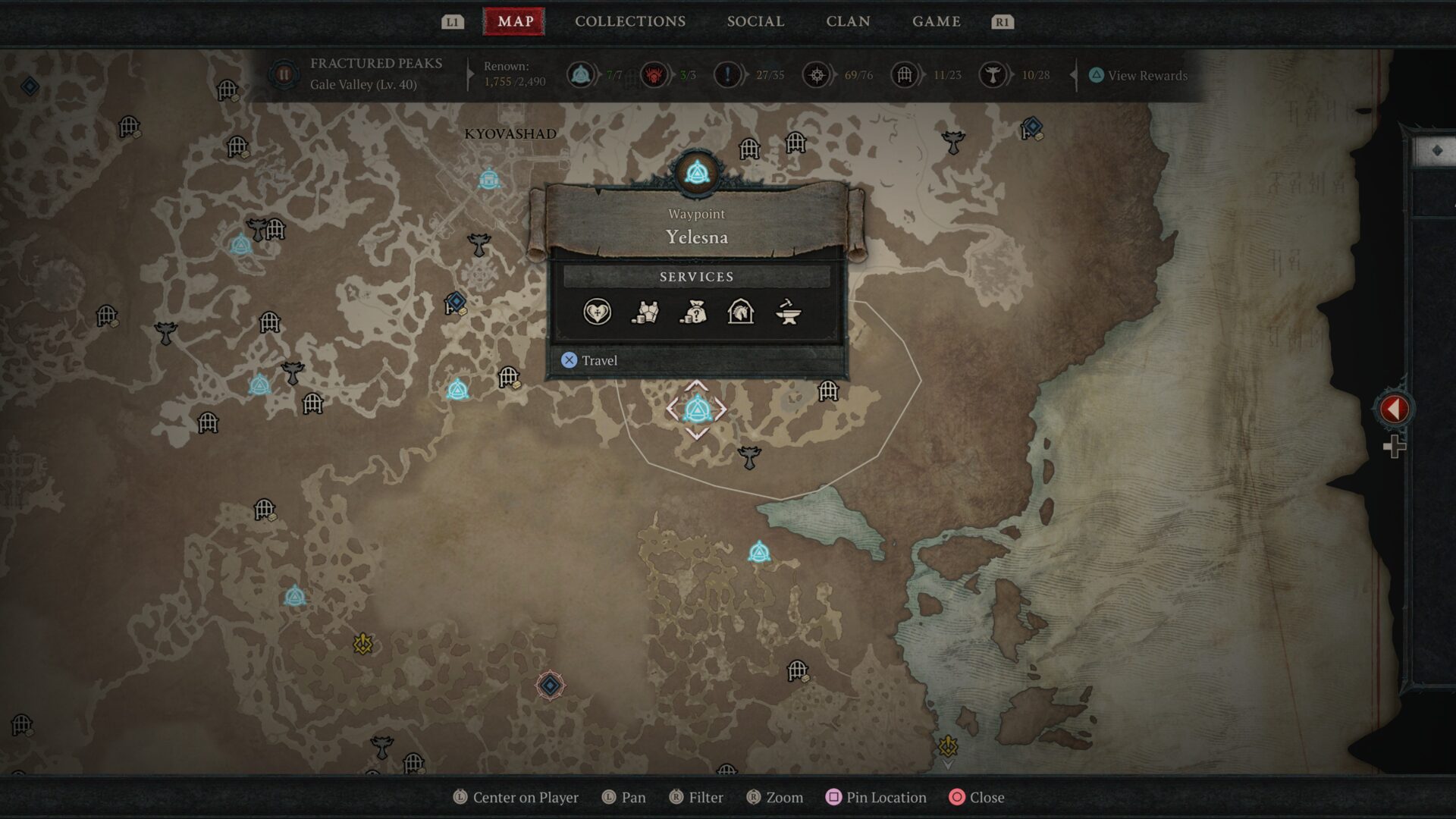Screen dimensions: 1456x819
Task: Open the Blacksmith anvil icon
Action: [x=789, y=312]
